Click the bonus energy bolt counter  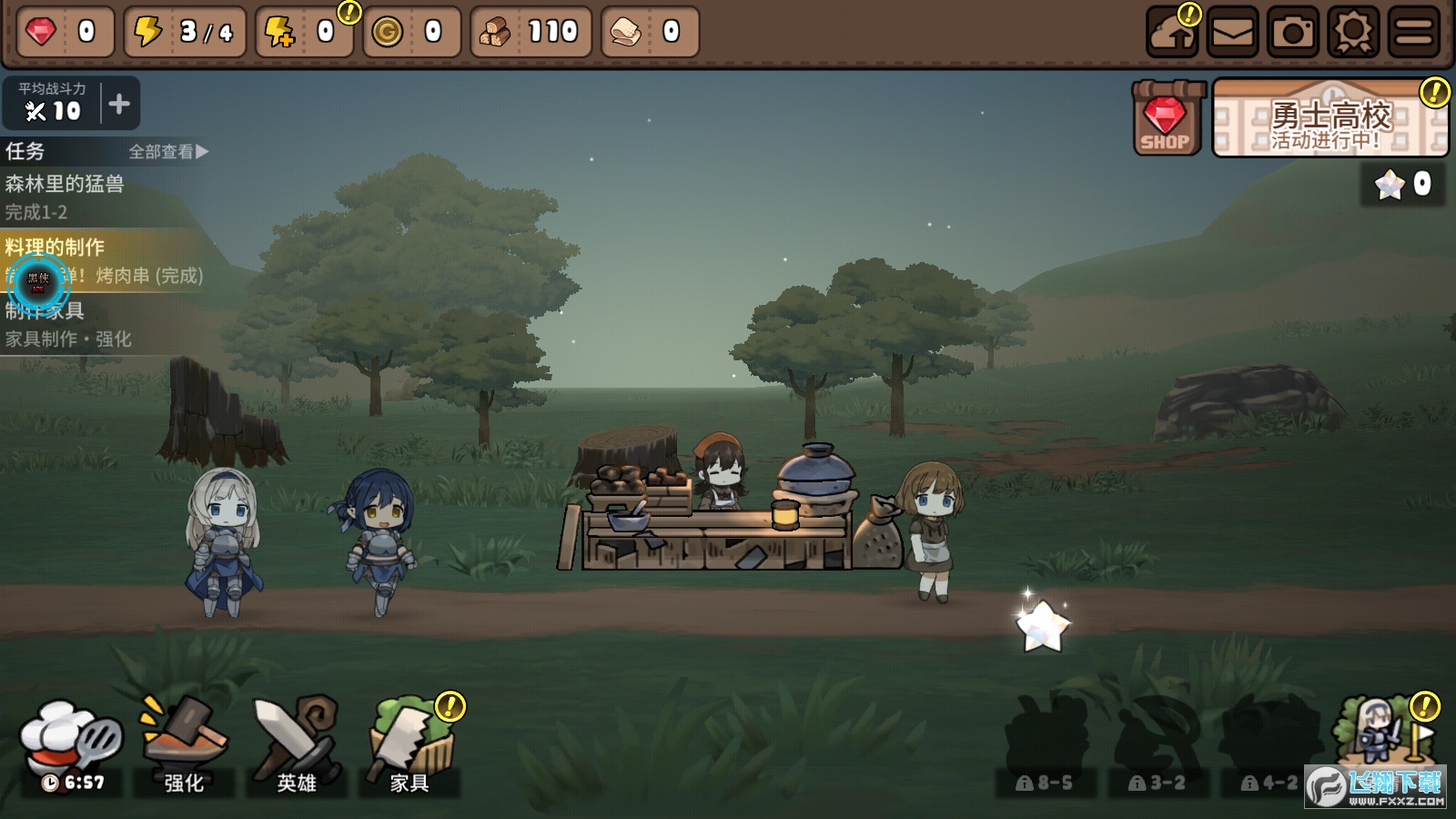click(x=304, y=33)
